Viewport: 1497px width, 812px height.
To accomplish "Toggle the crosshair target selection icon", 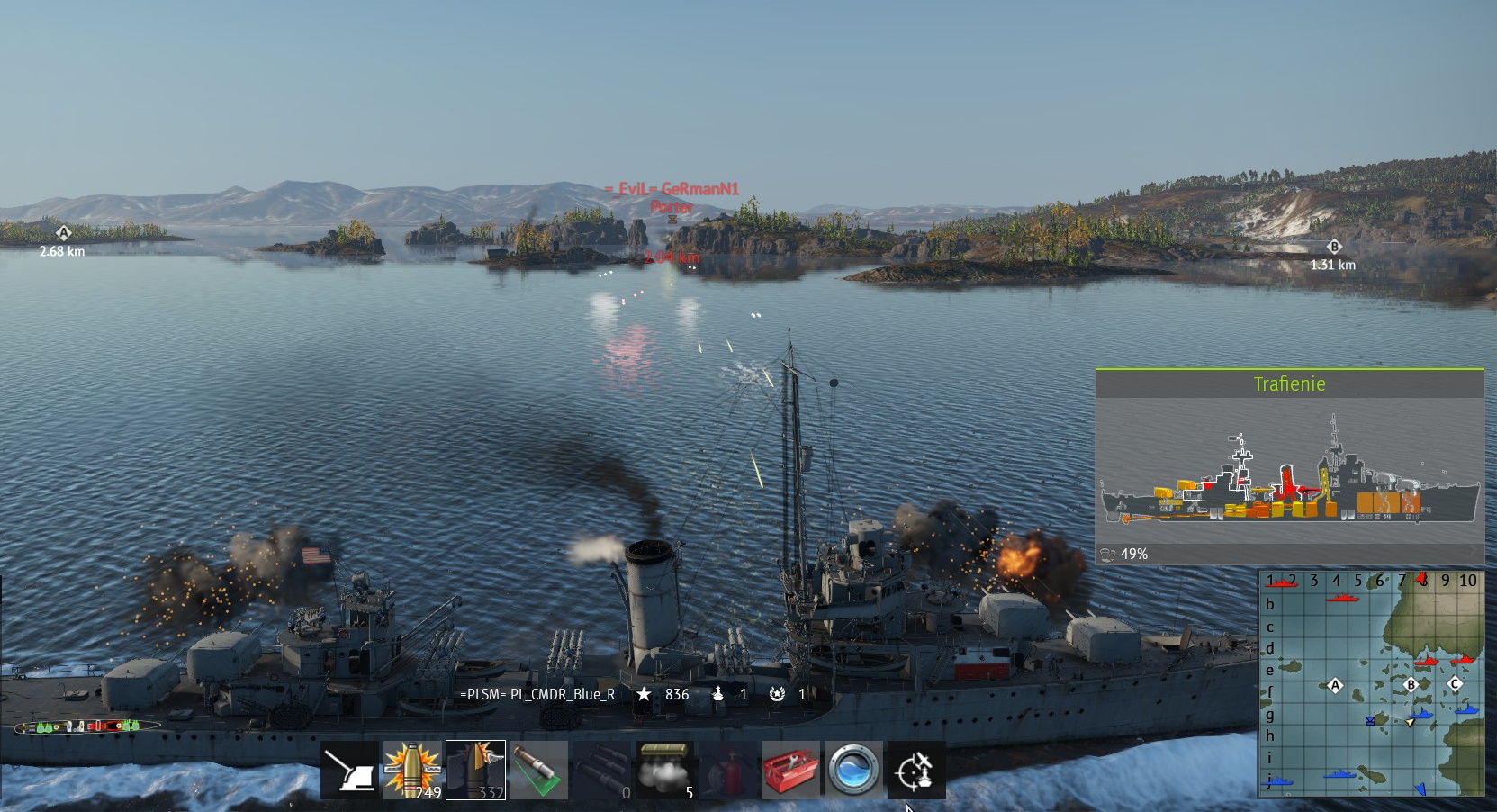I will click(x=916, y=771).
